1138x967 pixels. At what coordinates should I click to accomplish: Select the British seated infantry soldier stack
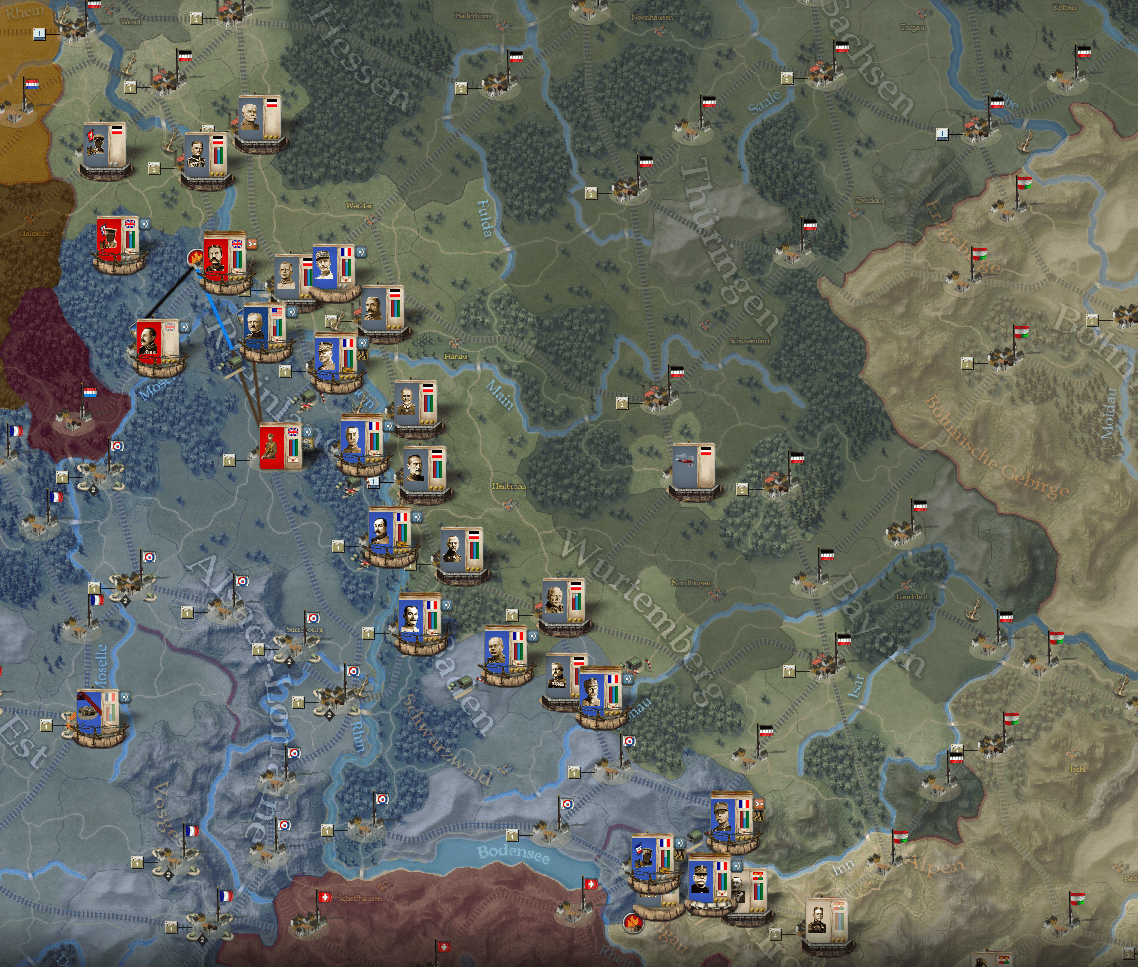coord(281,447)
